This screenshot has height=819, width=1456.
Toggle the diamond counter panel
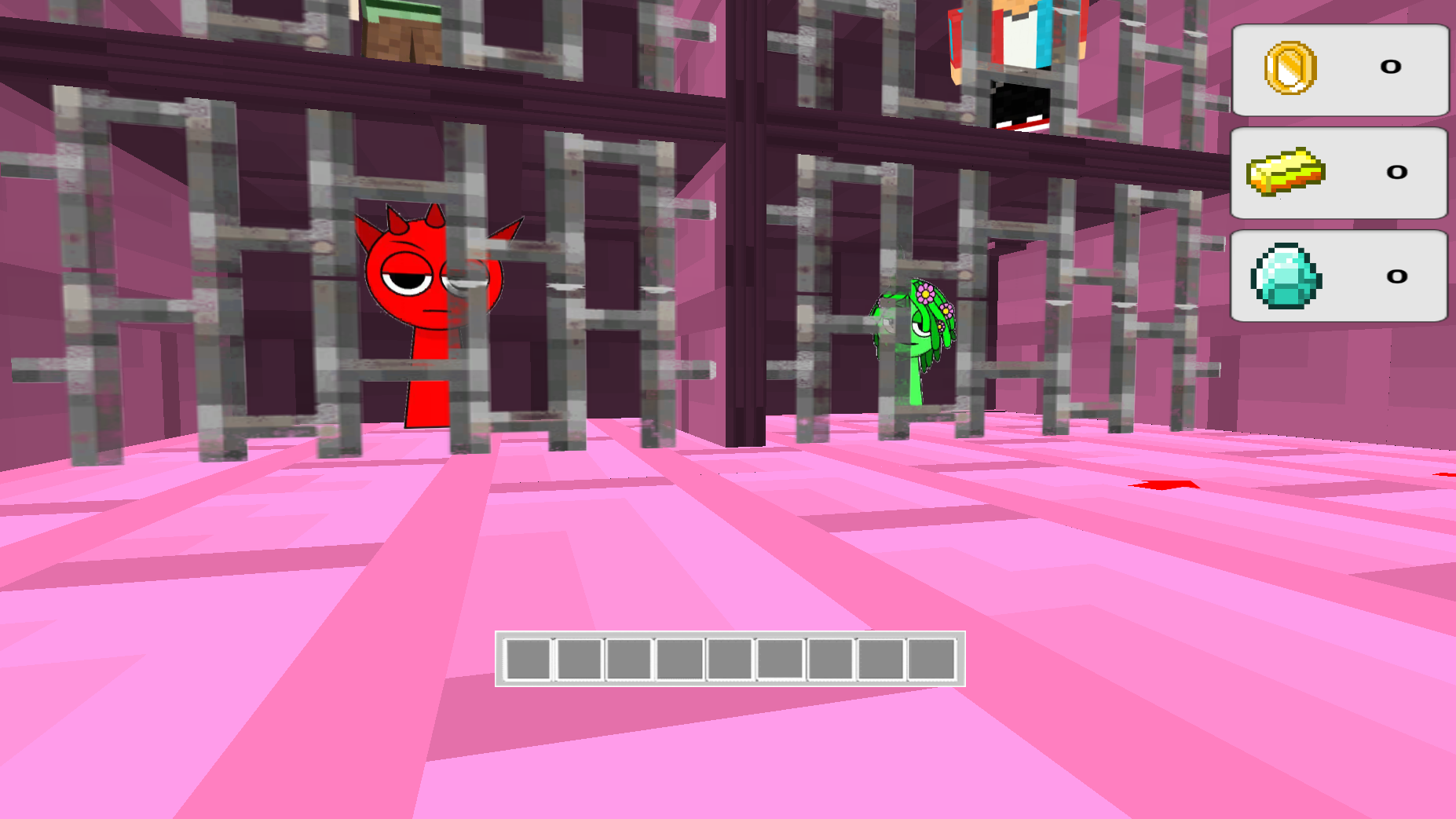1339,276
